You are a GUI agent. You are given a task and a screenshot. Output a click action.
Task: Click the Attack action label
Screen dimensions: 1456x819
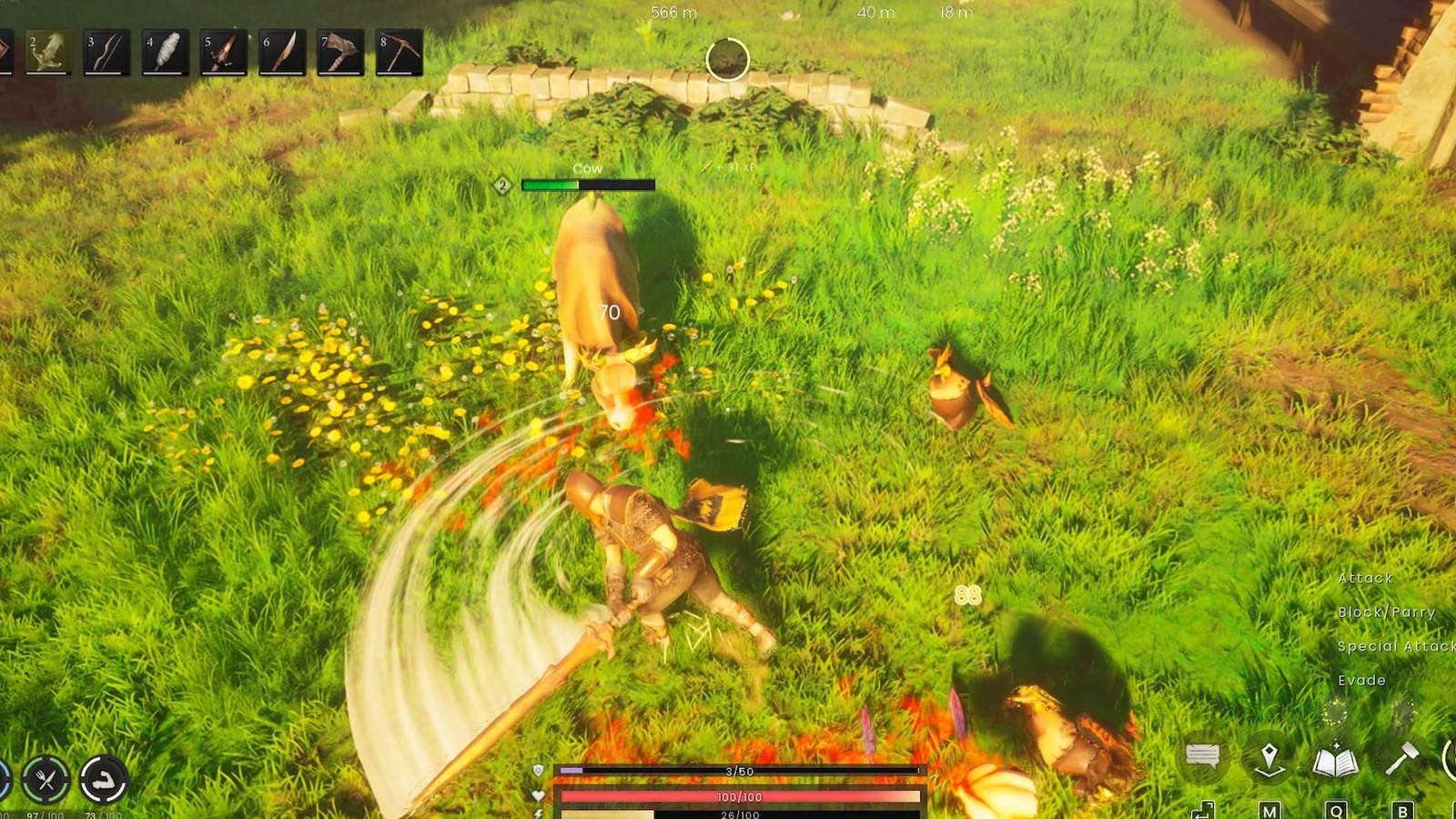1365,579
